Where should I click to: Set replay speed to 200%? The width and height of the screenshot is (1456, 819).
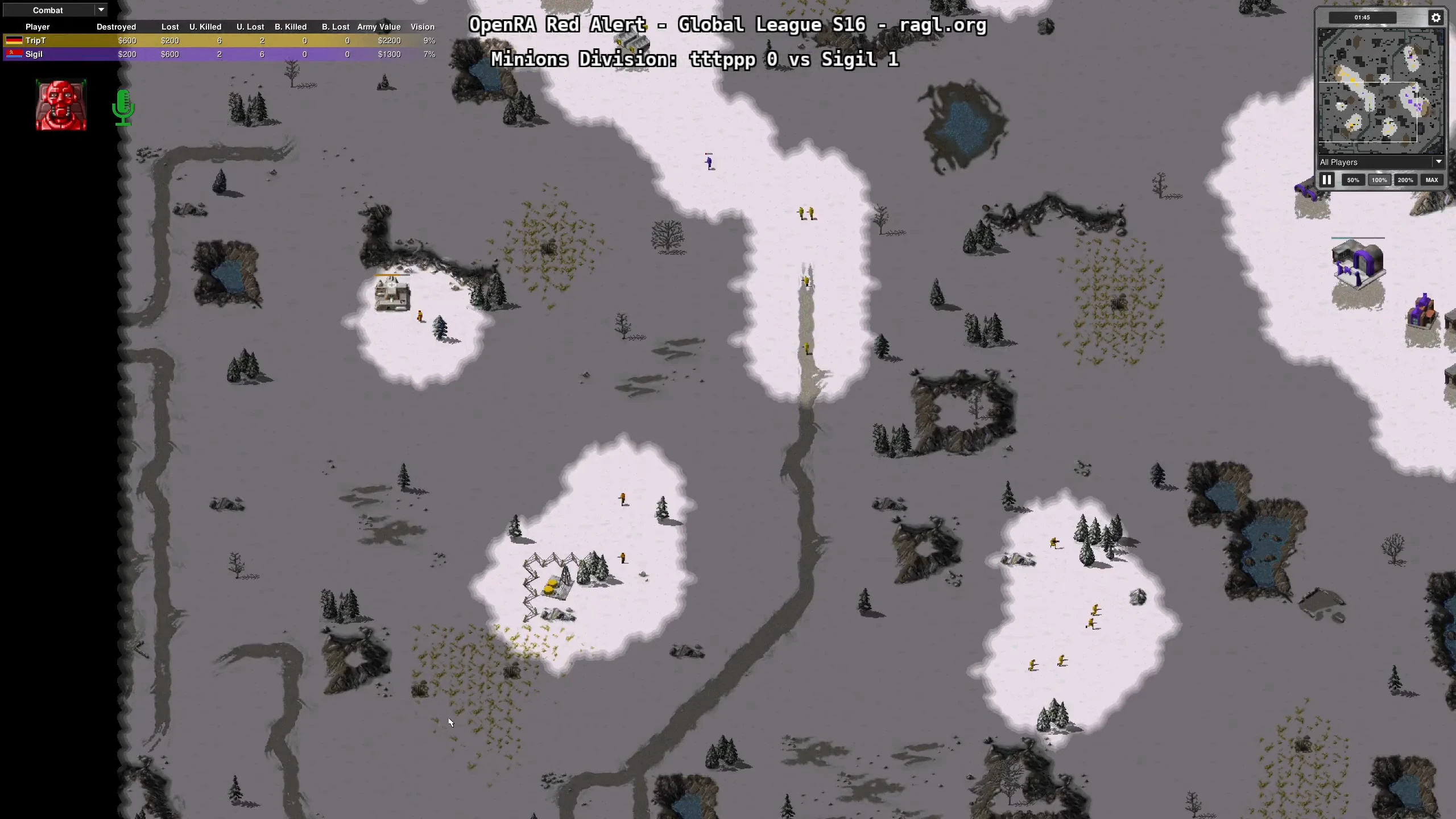coord(1405,180)
